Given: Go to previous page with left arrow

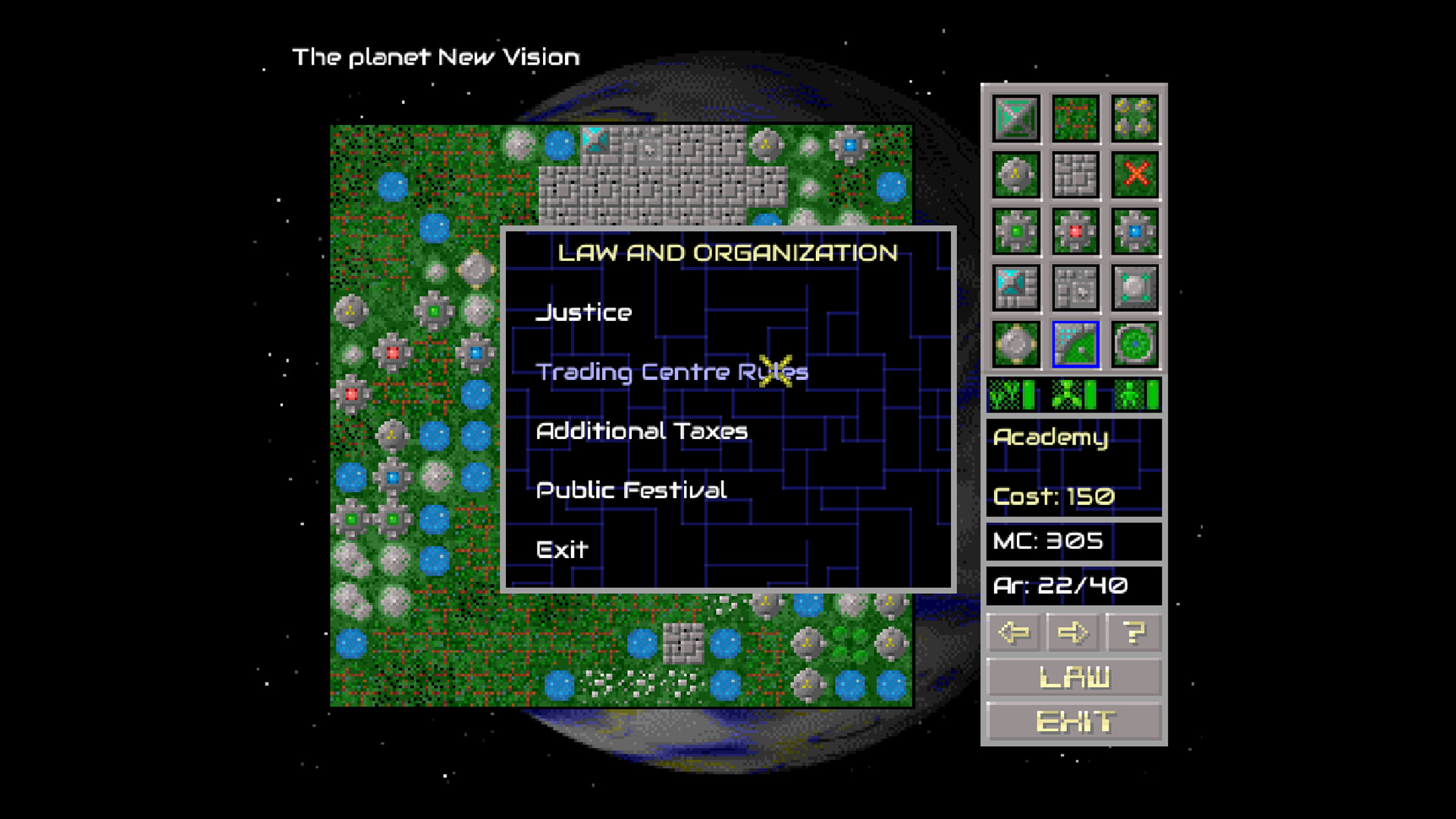Looking at the screenshot, I should tap(1014, 632).
